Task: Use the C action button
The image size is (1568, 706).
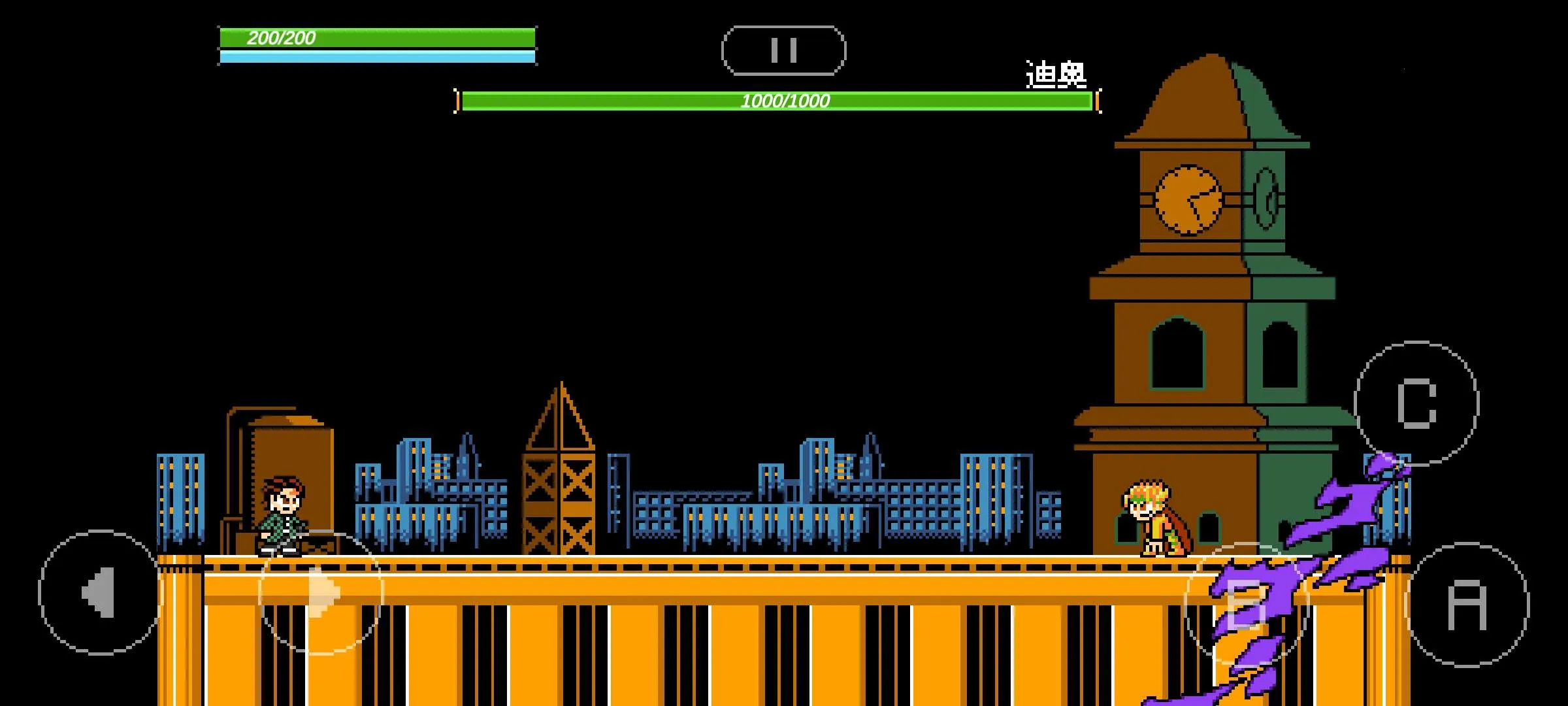Action: (x=1416, y=403)
